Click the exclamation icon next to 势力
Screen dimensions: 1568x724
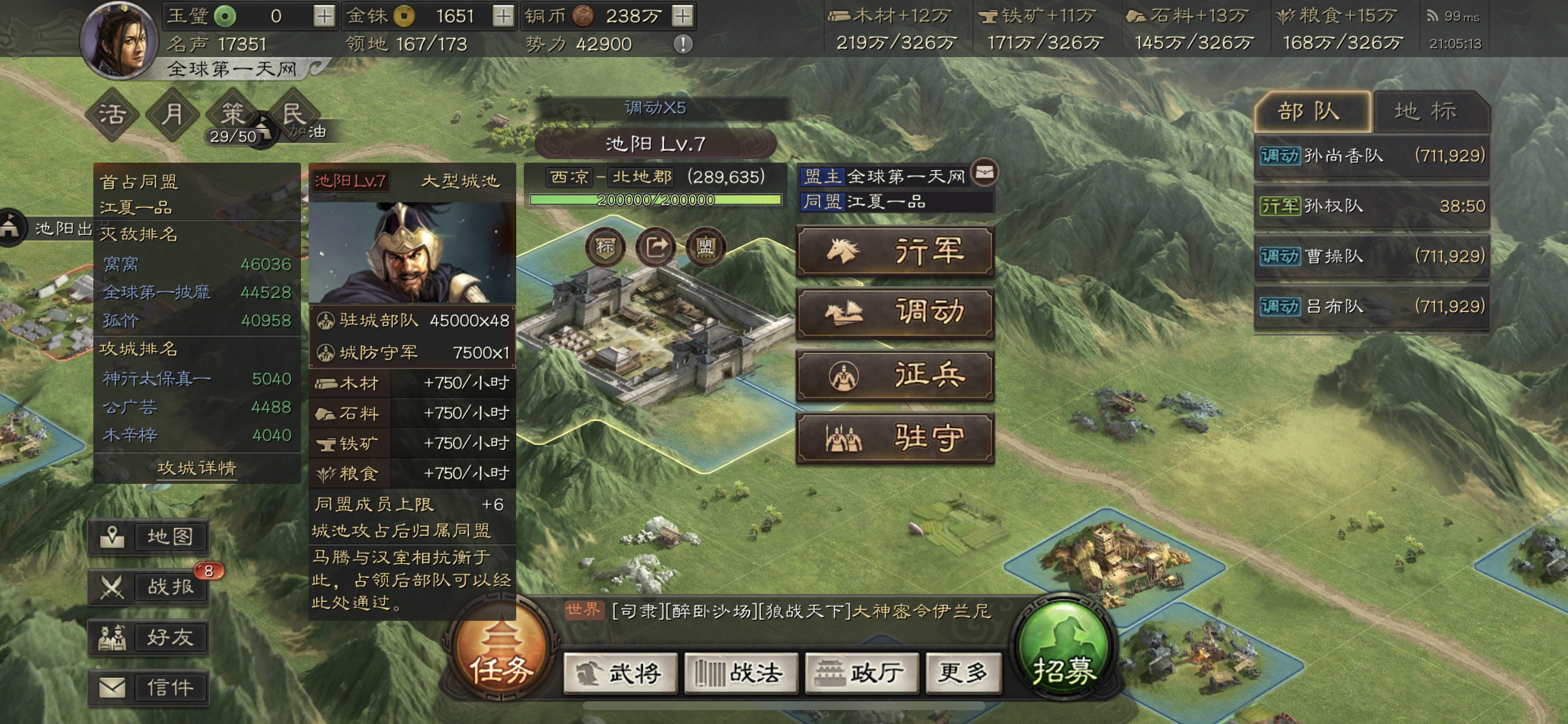tap(683, 44)
